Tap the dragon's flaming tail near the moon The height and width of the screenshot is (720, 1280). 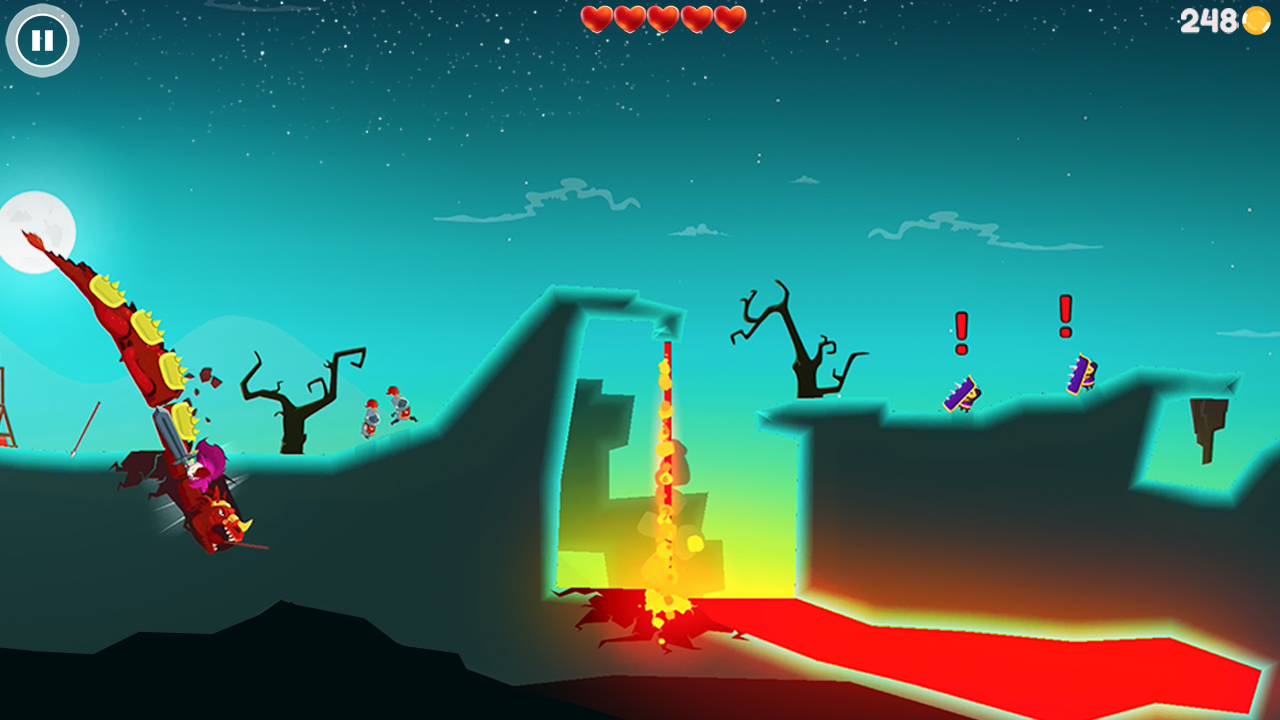35,240
